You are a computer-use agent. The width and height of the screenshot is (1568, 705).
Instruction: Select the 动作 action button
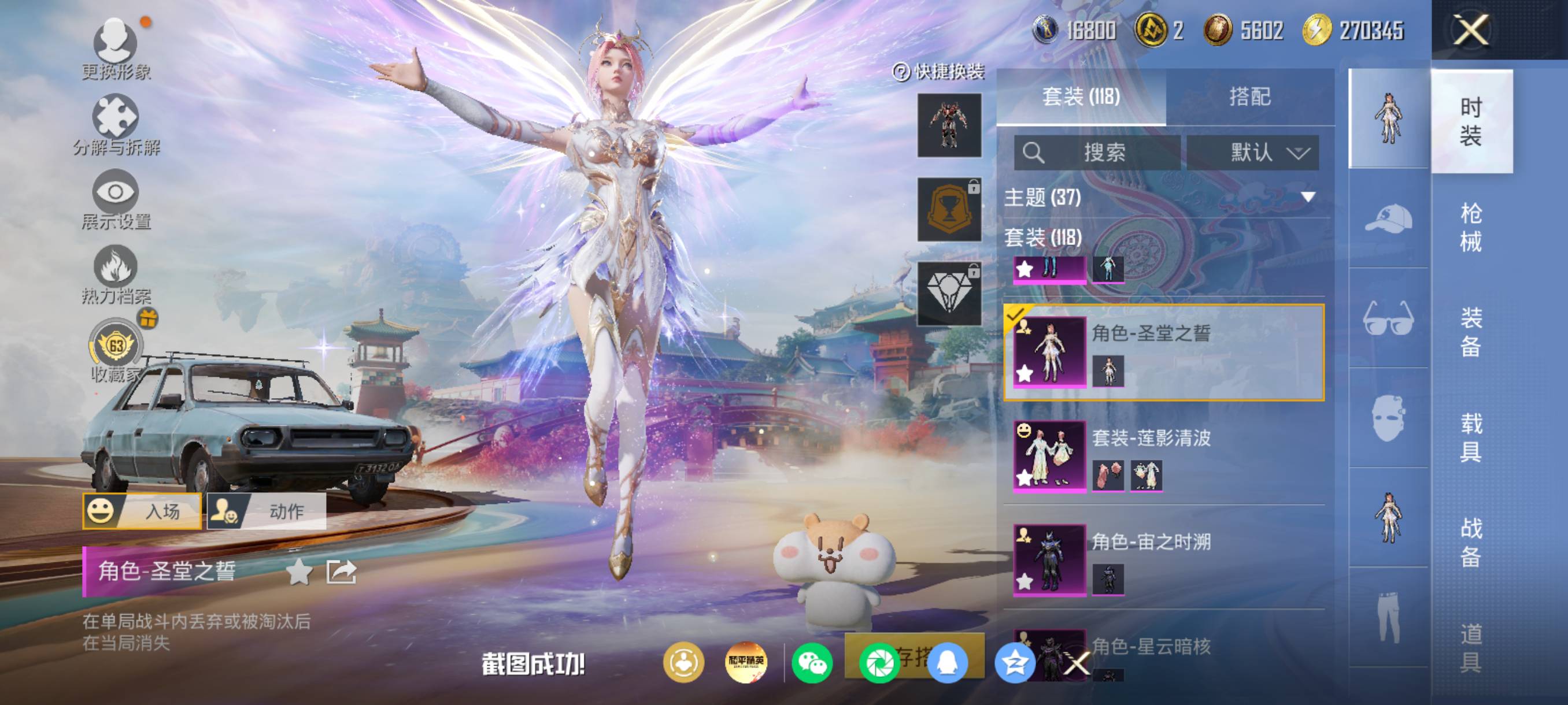[267, 511]
